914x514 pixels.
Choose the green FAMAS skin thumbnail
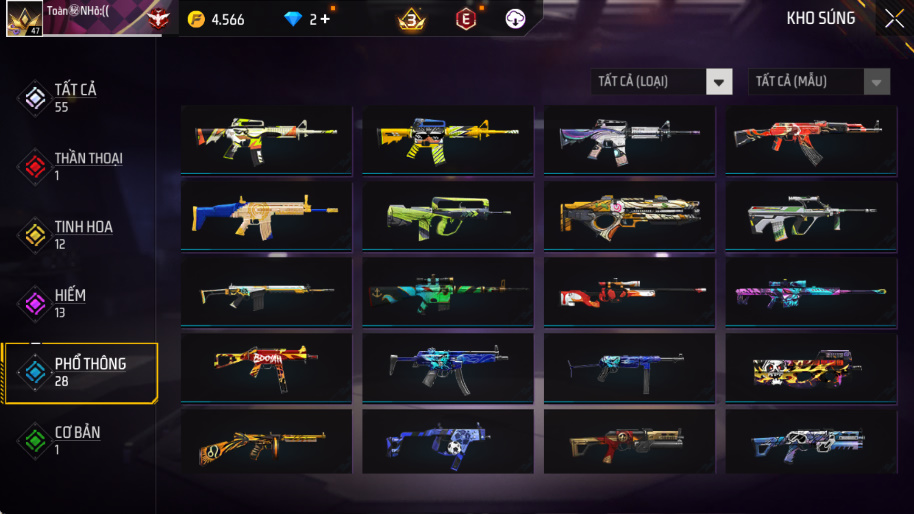[447, 216]
